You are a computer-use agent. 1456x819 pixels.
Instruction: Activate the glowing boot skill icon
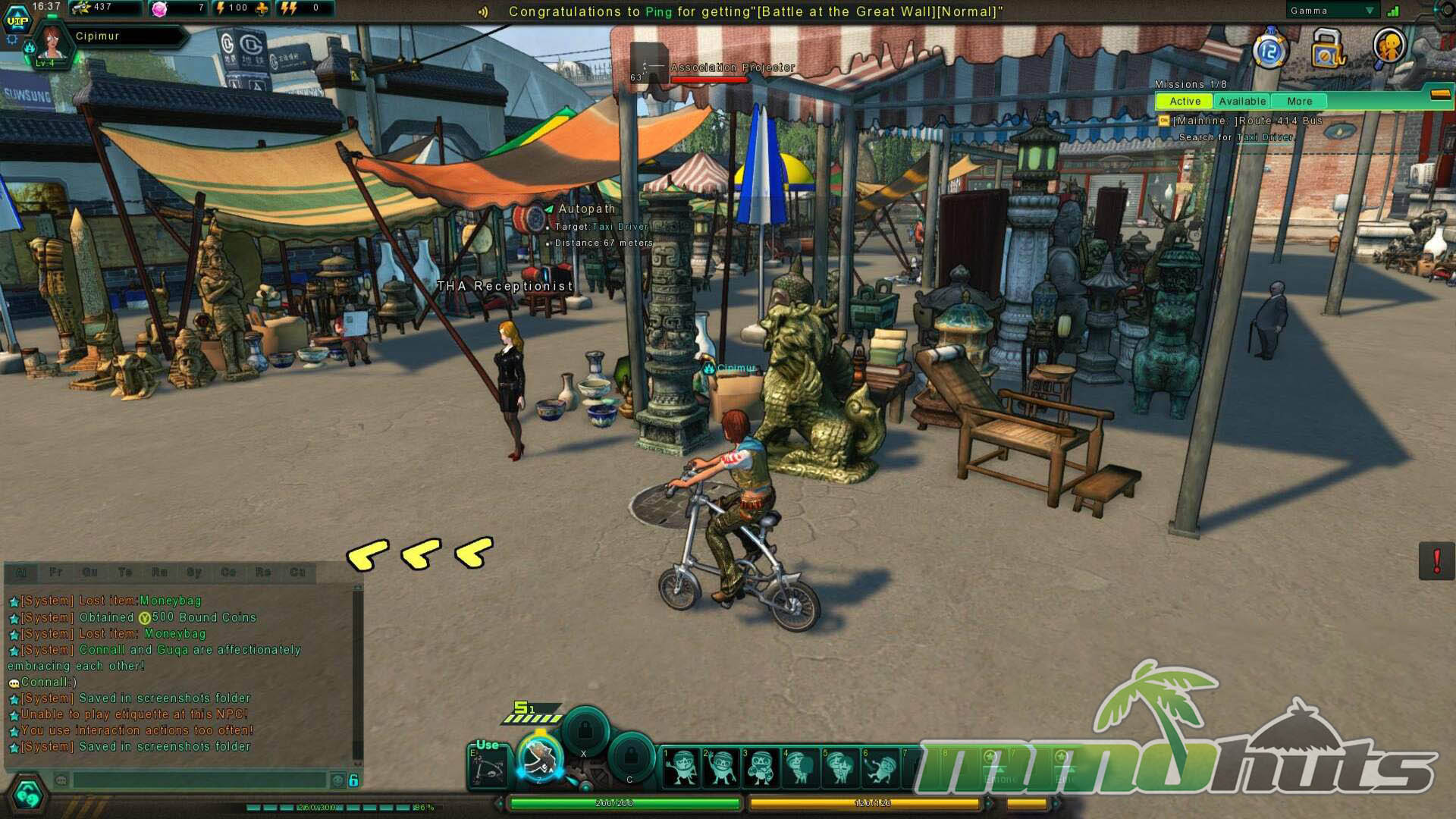coord(540,758)
